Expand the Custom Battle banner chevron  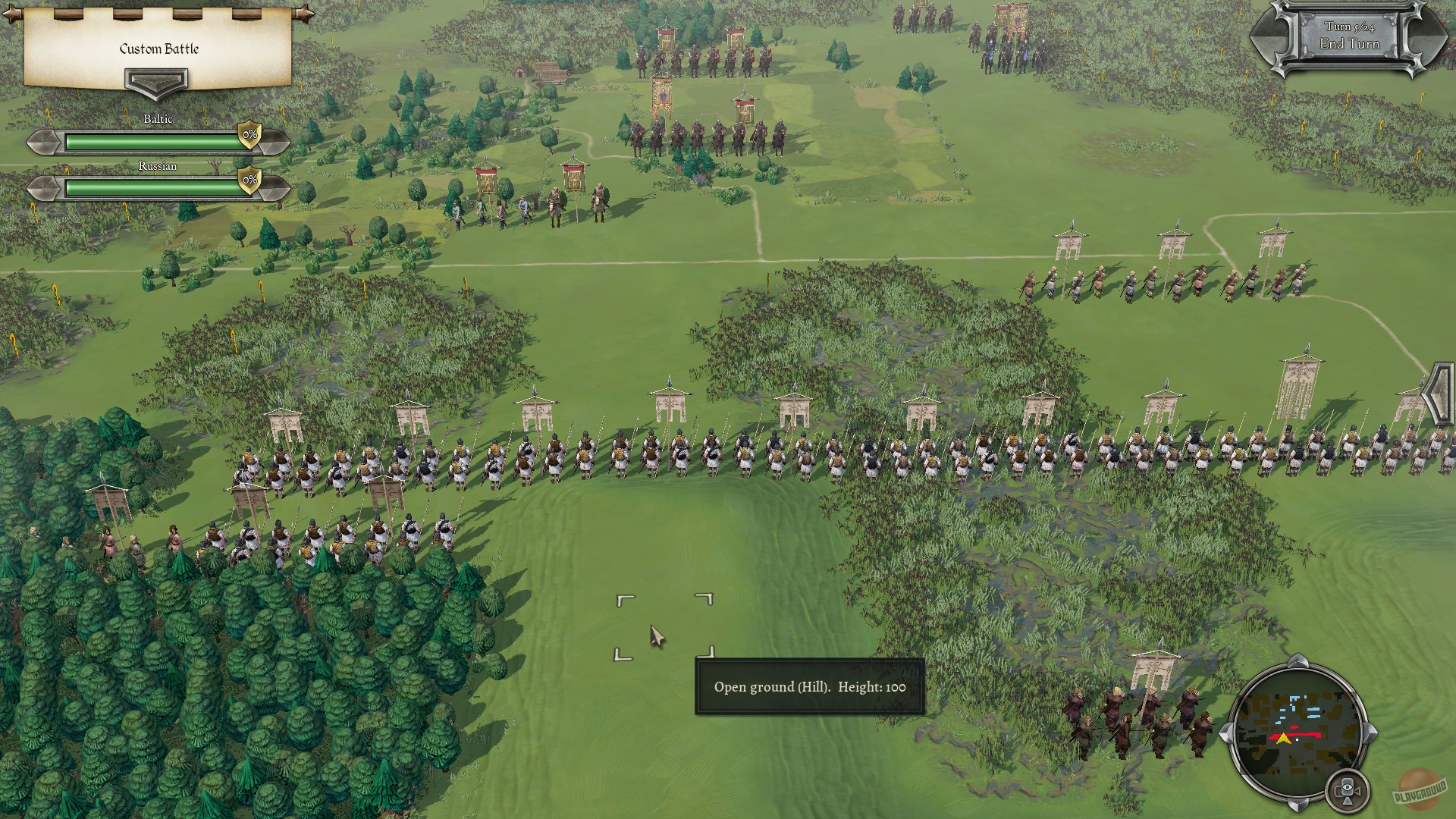[x=157, y=81]
